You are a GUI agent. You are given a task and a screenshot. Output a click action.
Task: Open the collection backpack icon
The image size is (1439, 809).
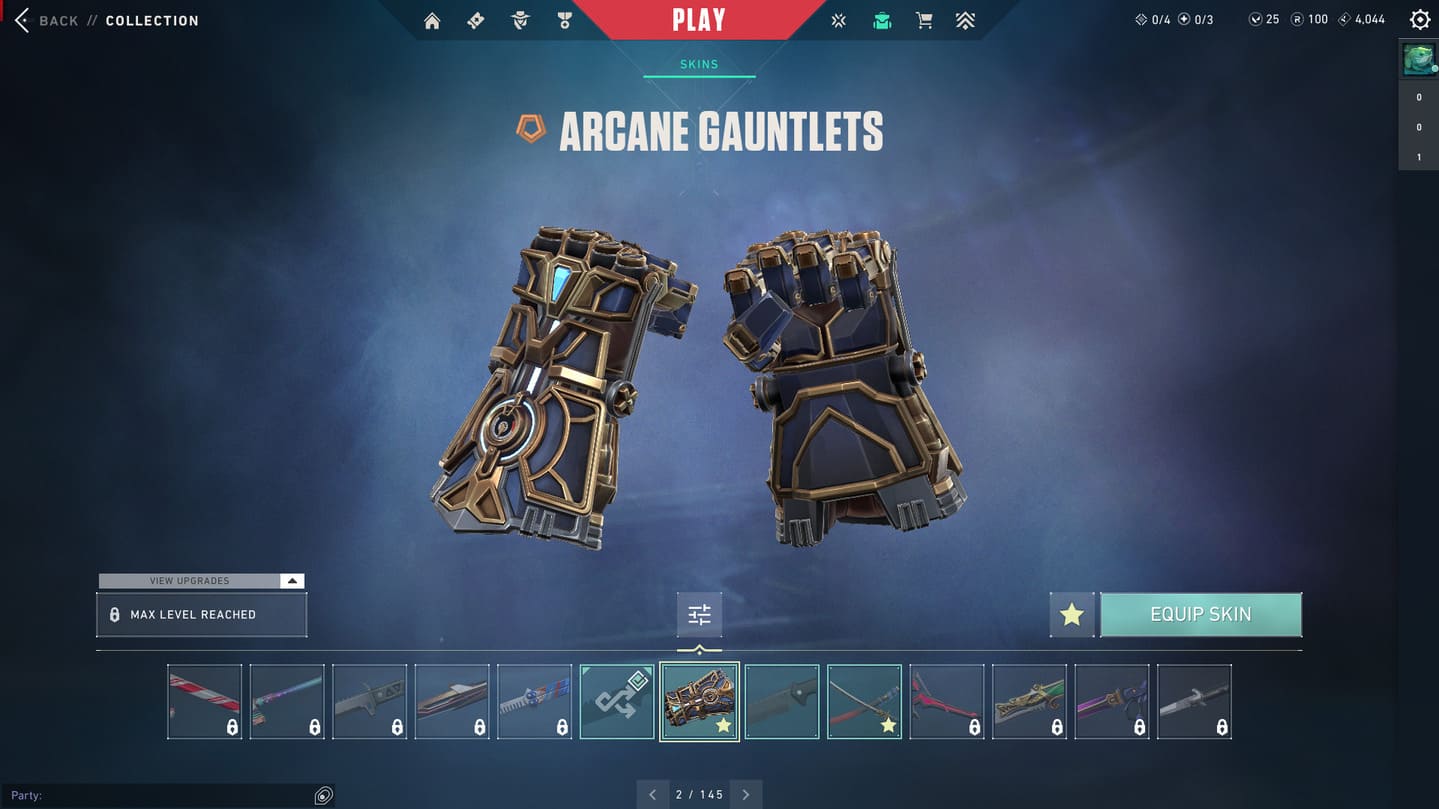[881, 21]
